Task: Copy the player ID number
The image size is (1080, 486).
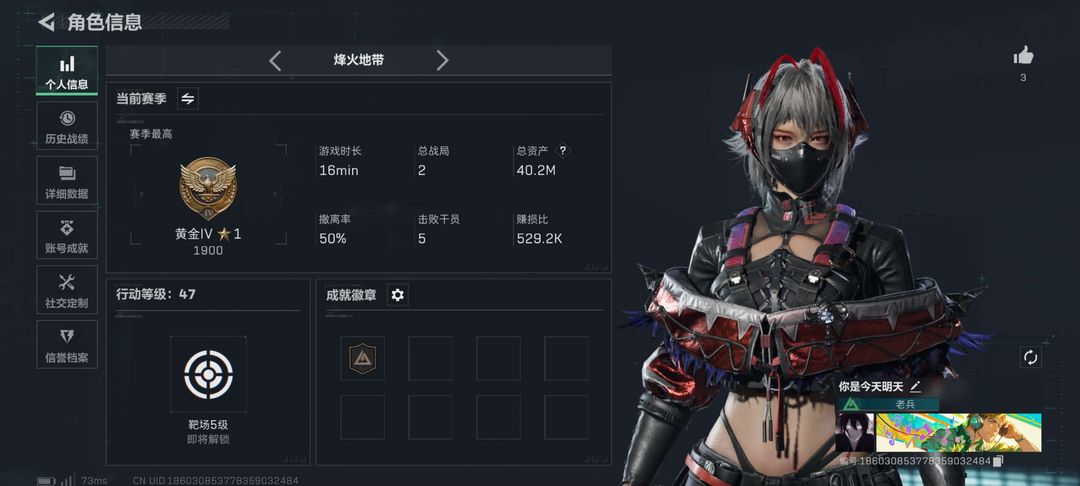Action: (998, 461)
